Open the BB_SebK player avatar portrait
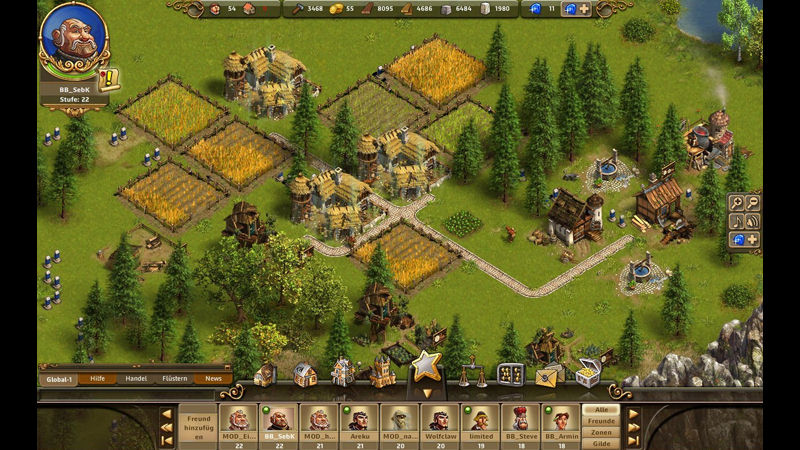This screenshot has width=800, height=450. tap(73, 36)
